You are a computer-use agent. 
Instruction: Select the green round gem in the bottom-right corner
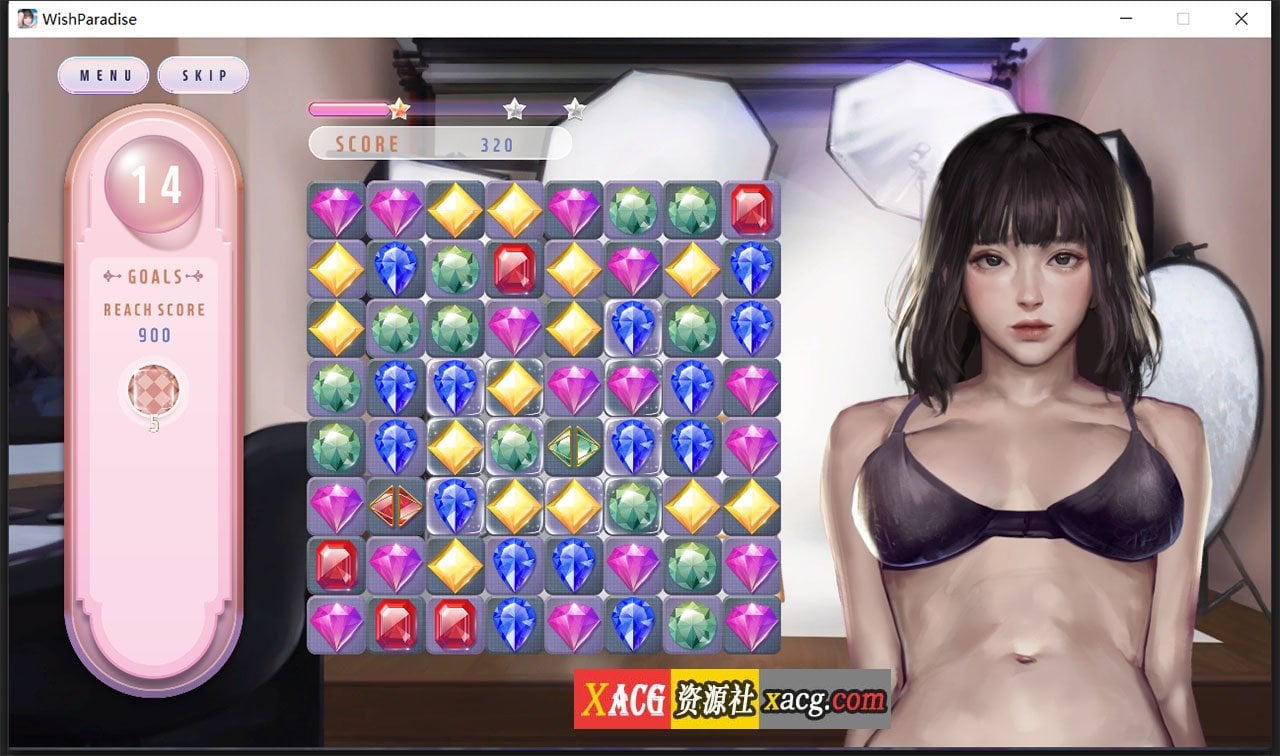pyautogui.click(x=692, y=625)
